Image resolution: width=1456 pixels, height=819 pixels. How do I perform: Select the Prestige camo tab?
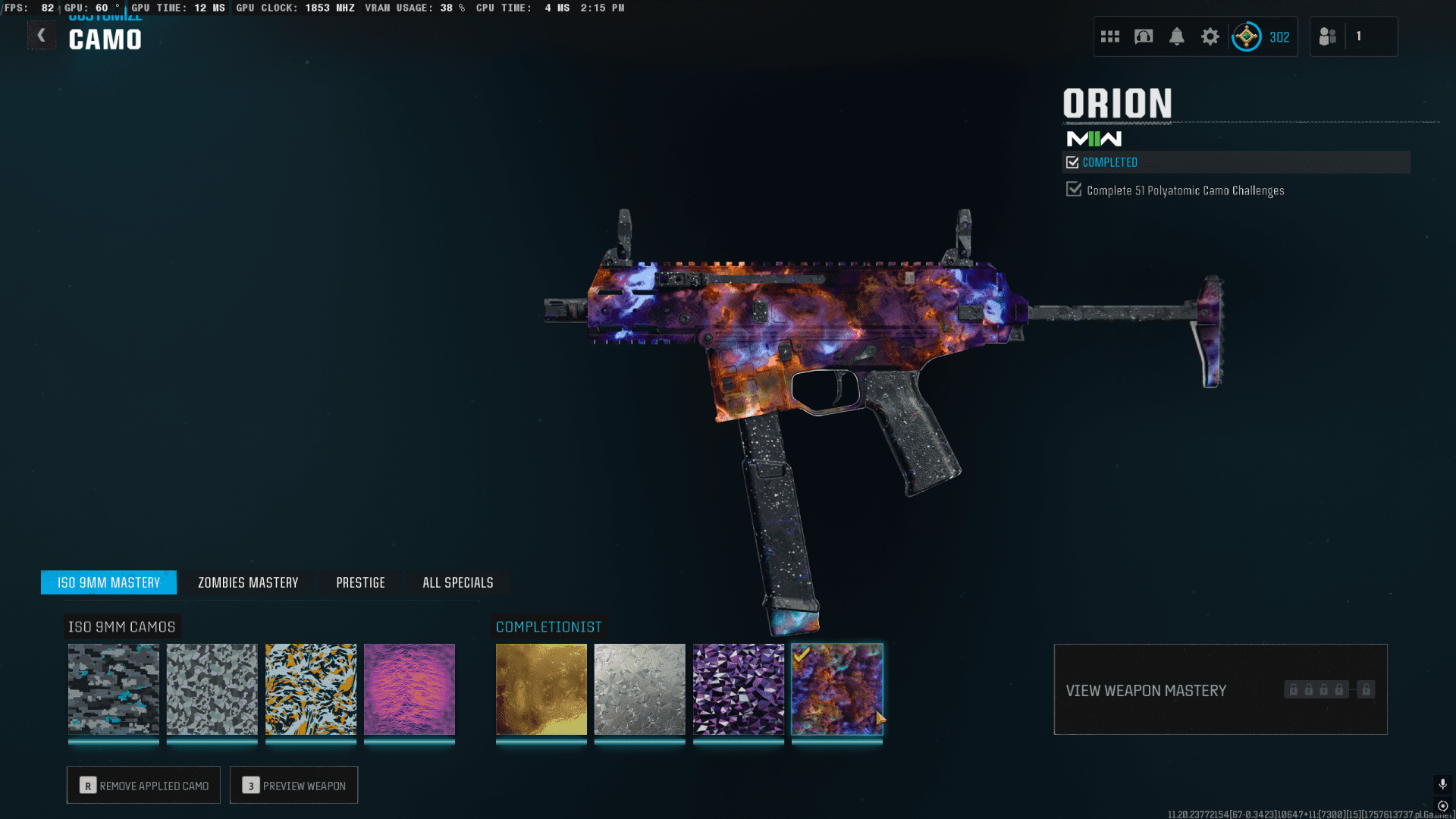coord(360,582)
